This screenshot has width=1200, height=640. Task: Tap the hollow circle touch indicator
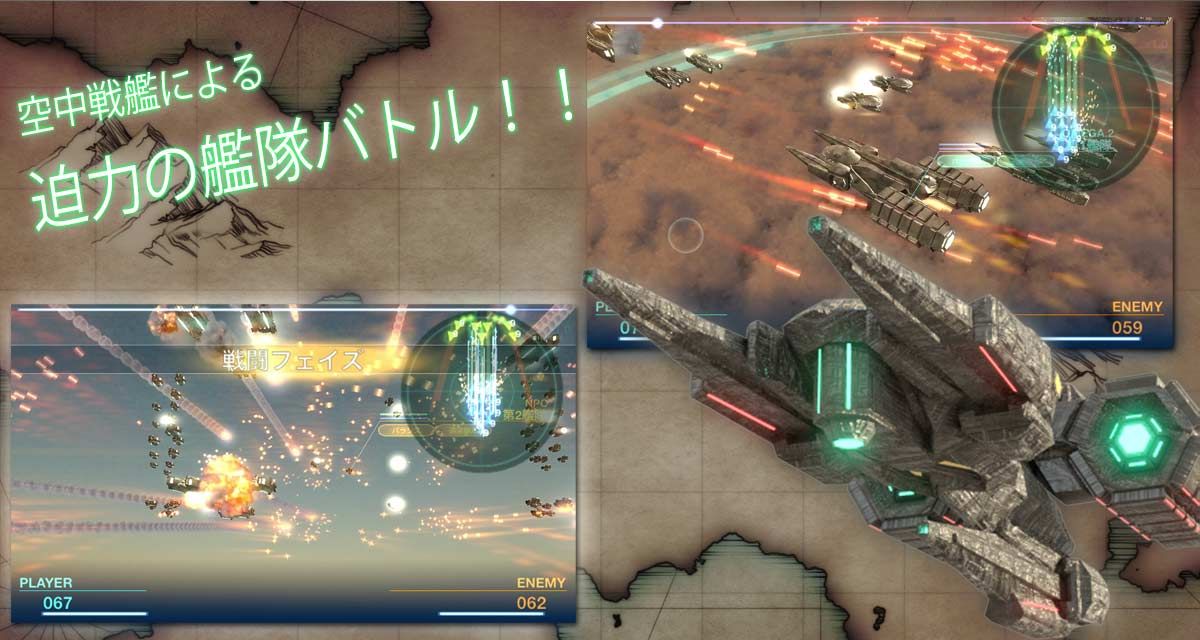click(x=686, y=235)
